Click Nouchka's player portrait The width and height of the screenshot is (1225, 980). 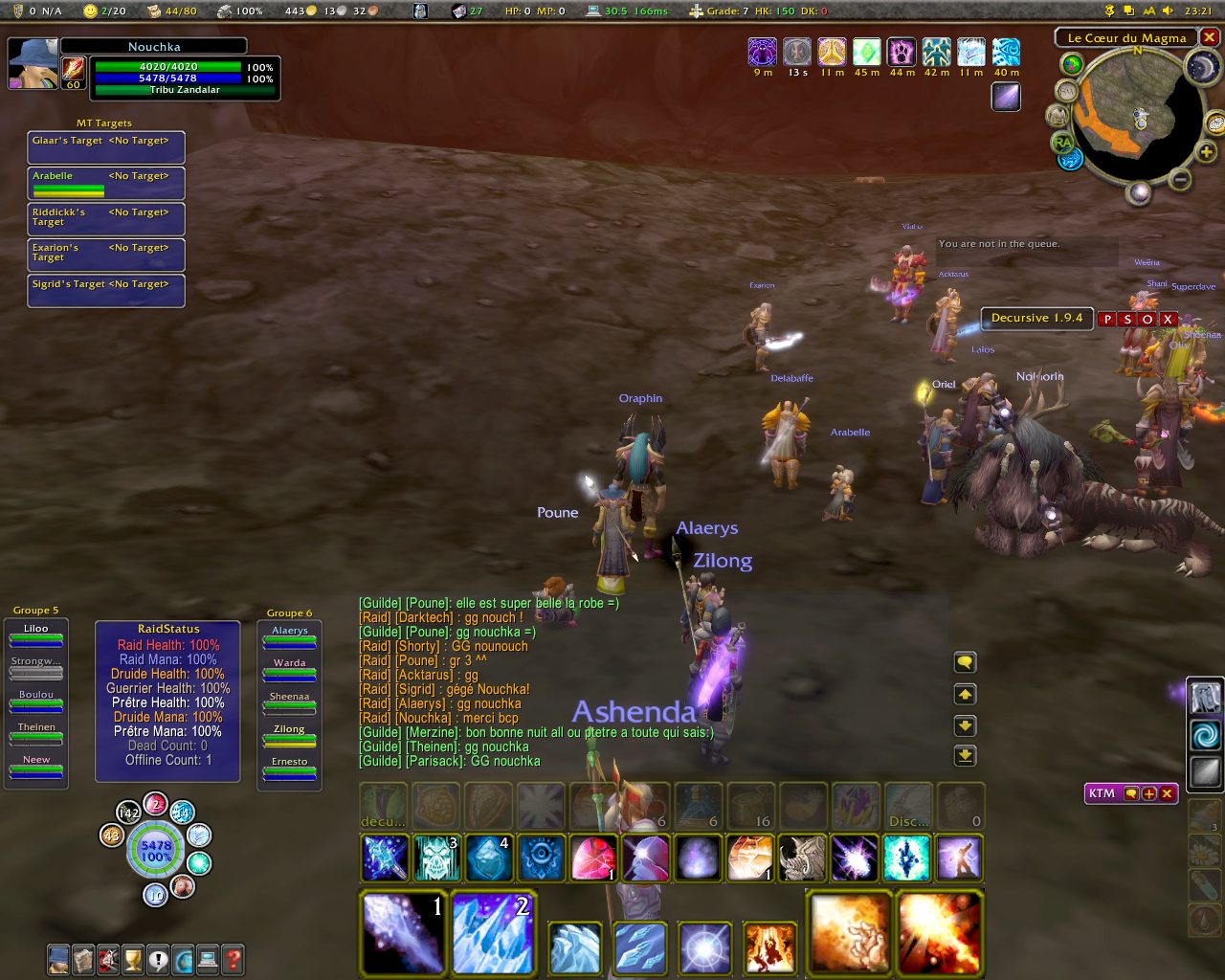point(33,64)
